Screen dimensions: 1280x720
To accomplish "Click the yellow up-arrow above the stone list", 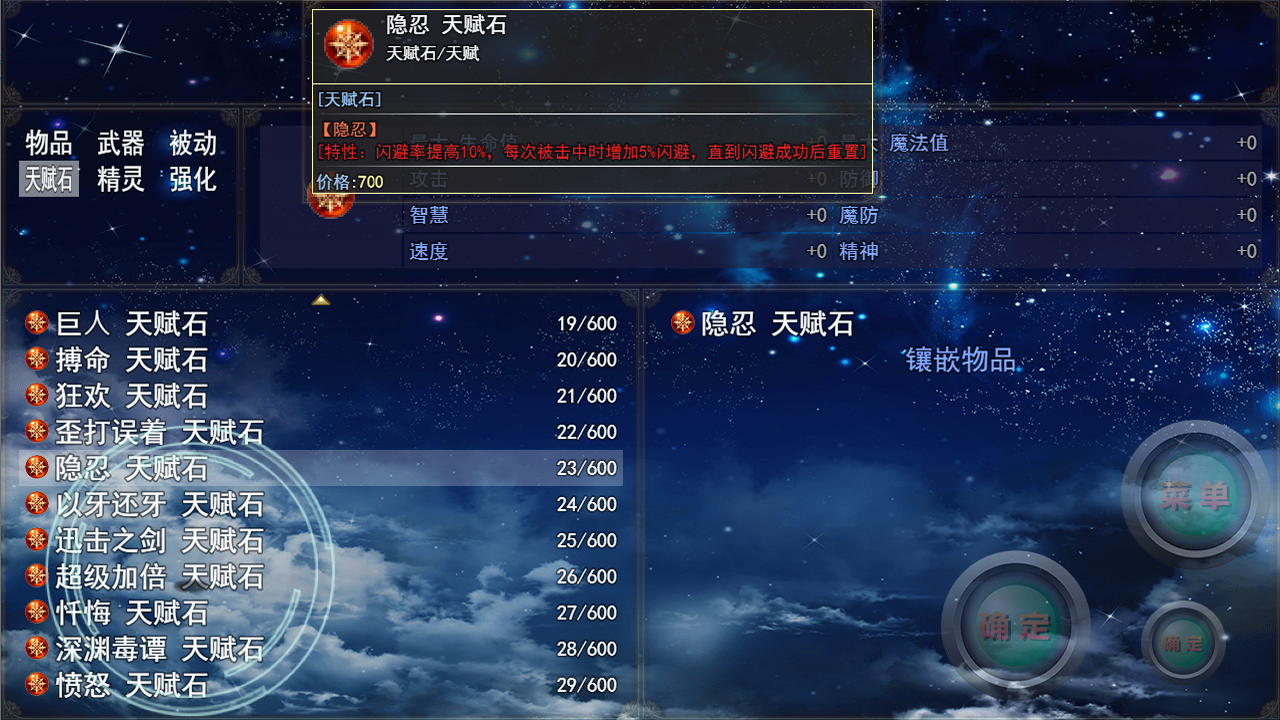I will point(320,298).
